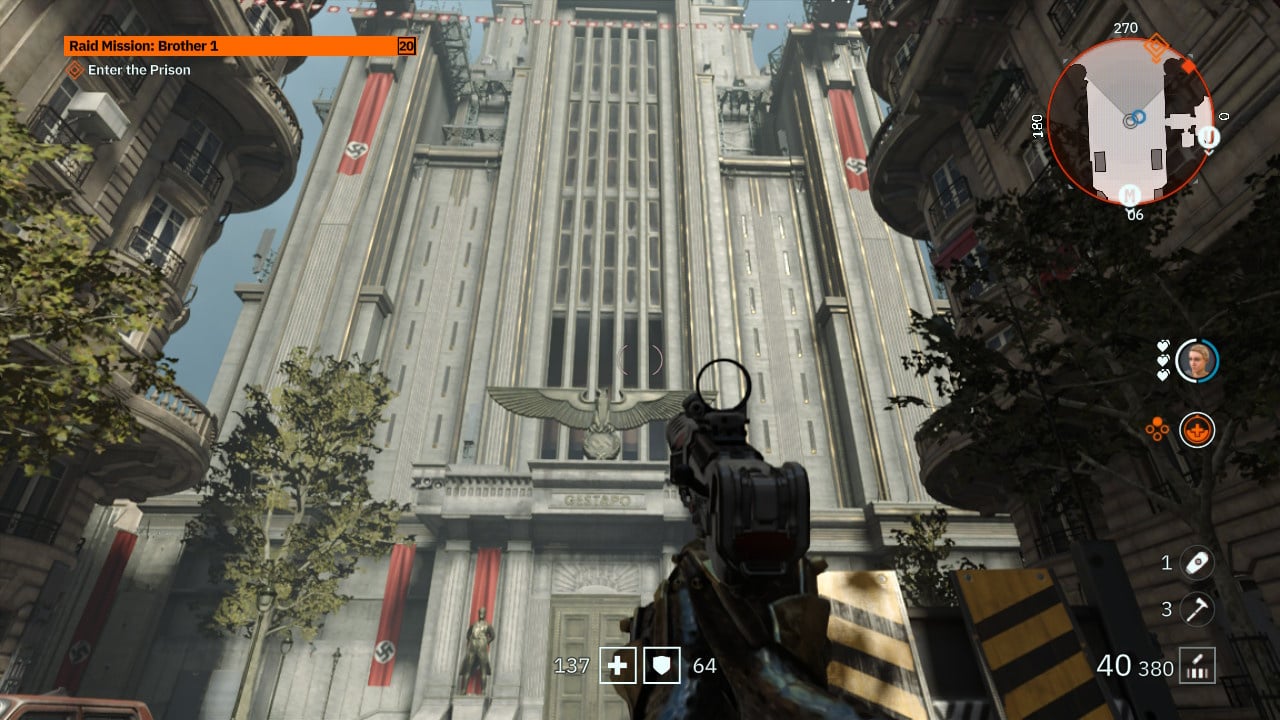
Task: Toggle the bottom heart beside the avatar
Action: 1163,374
